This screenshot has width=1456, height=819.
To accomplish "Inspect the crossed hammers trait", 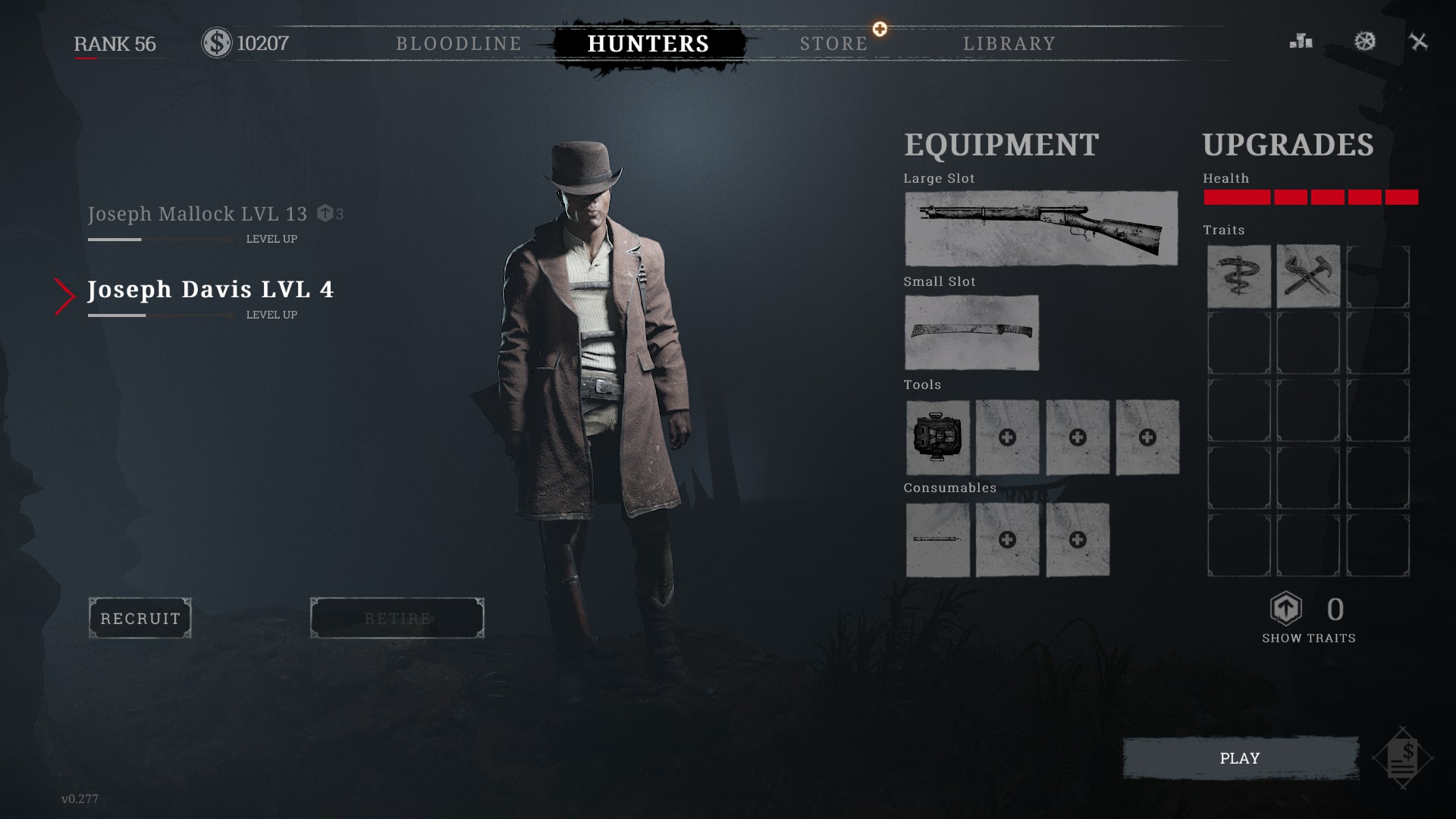I will click(1308, 276).
